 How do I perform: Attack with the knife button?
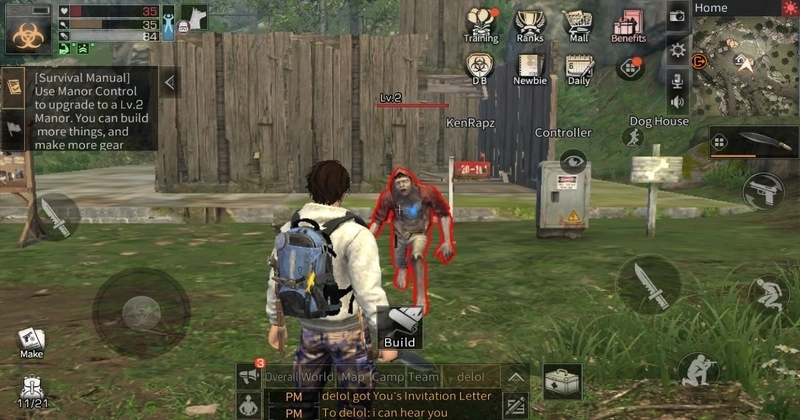[x=648, y=284]
